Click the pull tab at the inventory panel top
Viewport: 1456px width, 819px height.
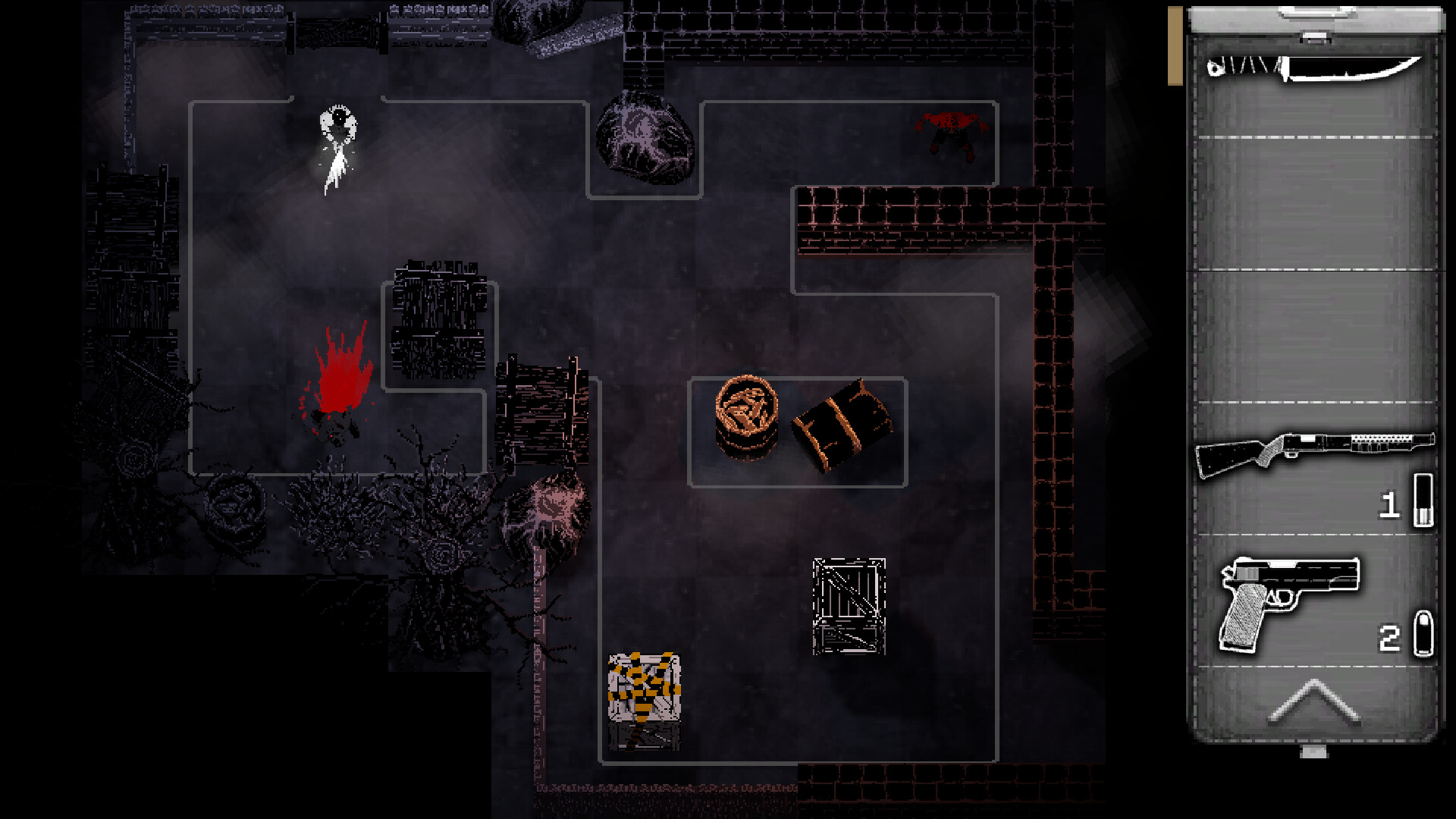click(x=1313, y=13)
